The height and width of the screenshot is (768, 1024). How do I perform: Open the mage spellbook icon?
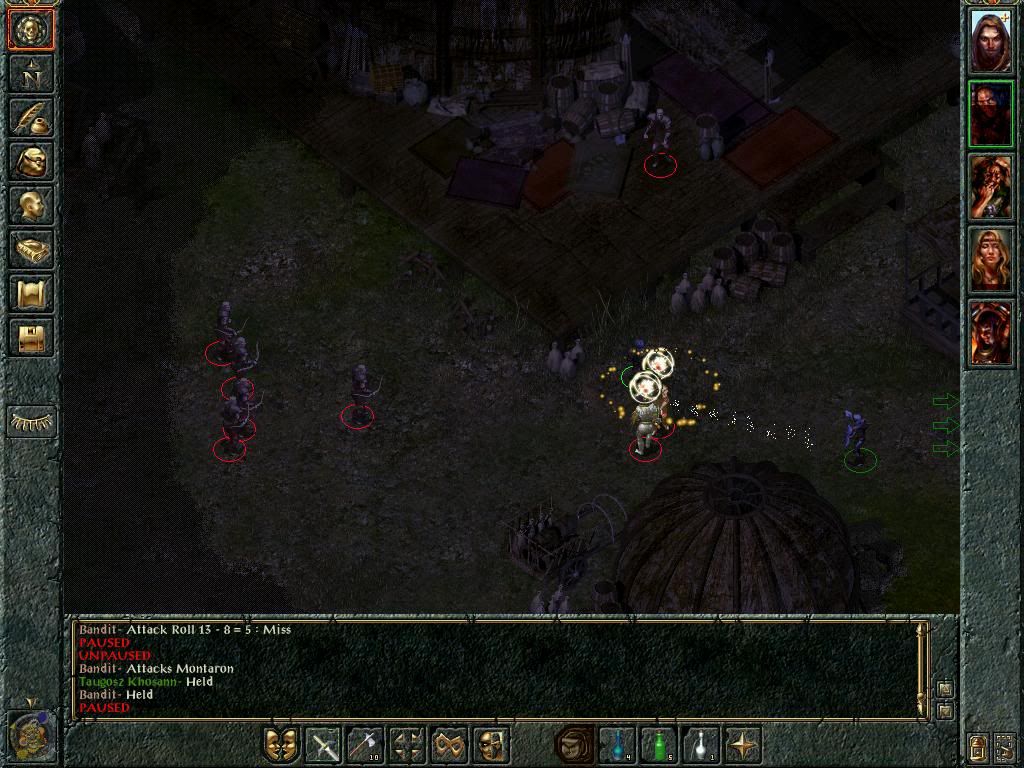(x=31, y=249)
